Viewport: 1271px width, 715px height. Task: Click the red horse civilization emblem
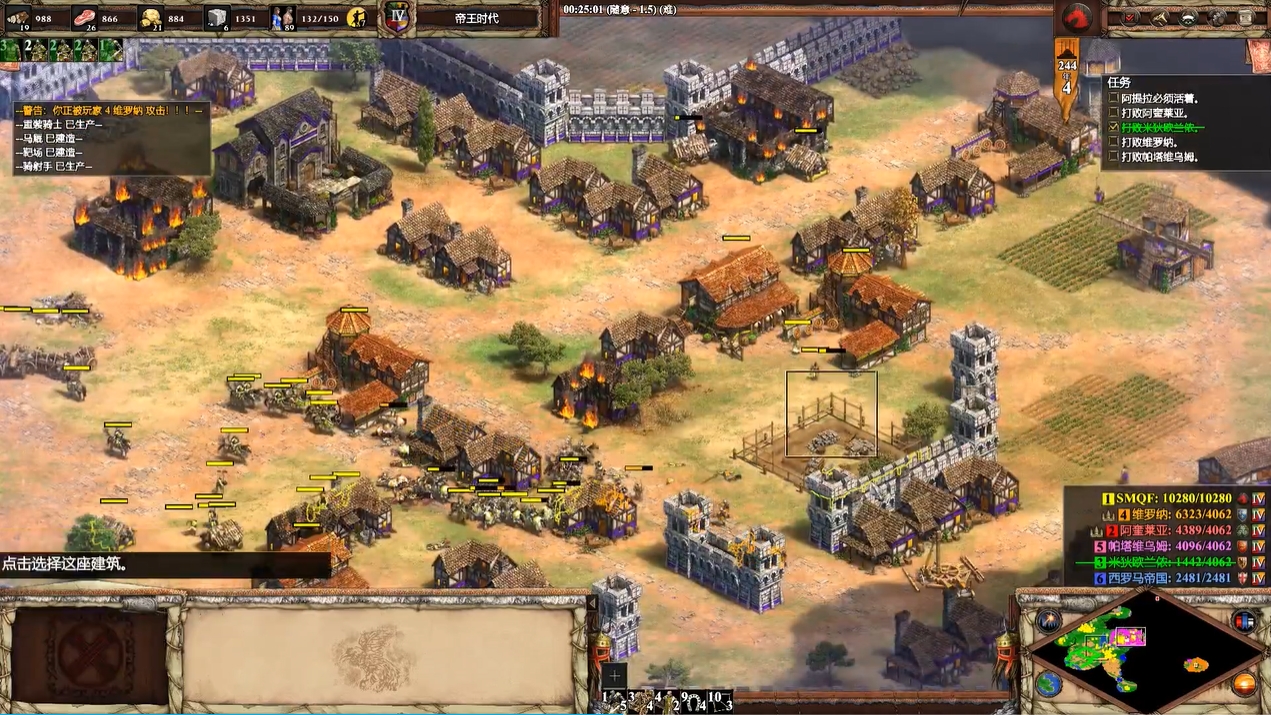pos(1077,17)
